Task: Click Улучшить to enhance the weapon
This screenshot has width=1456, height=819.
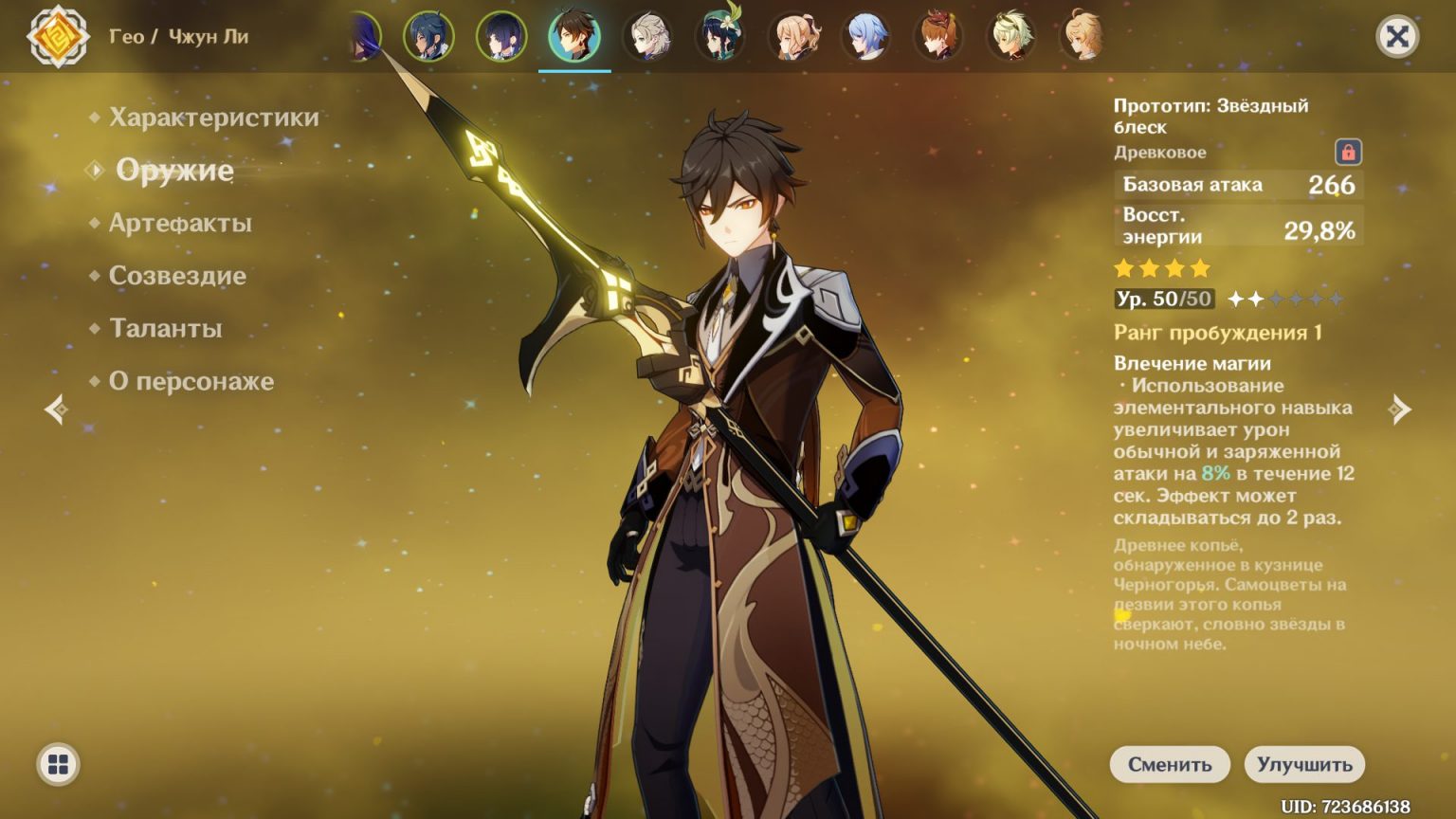Action: pos(1304,765)
